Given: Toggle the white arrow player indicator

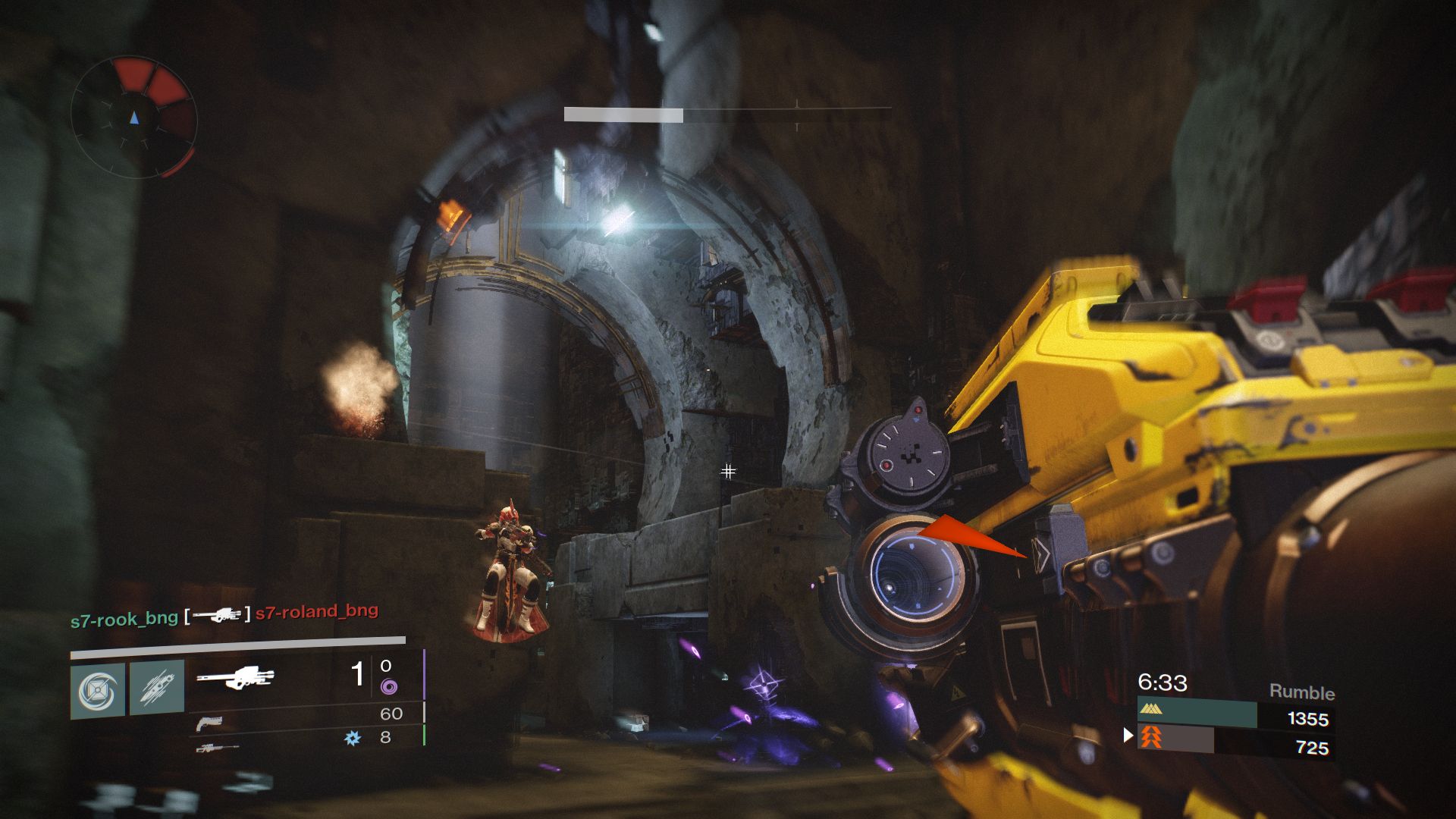Looking at the screenshot, I should tap(1128, 736).
